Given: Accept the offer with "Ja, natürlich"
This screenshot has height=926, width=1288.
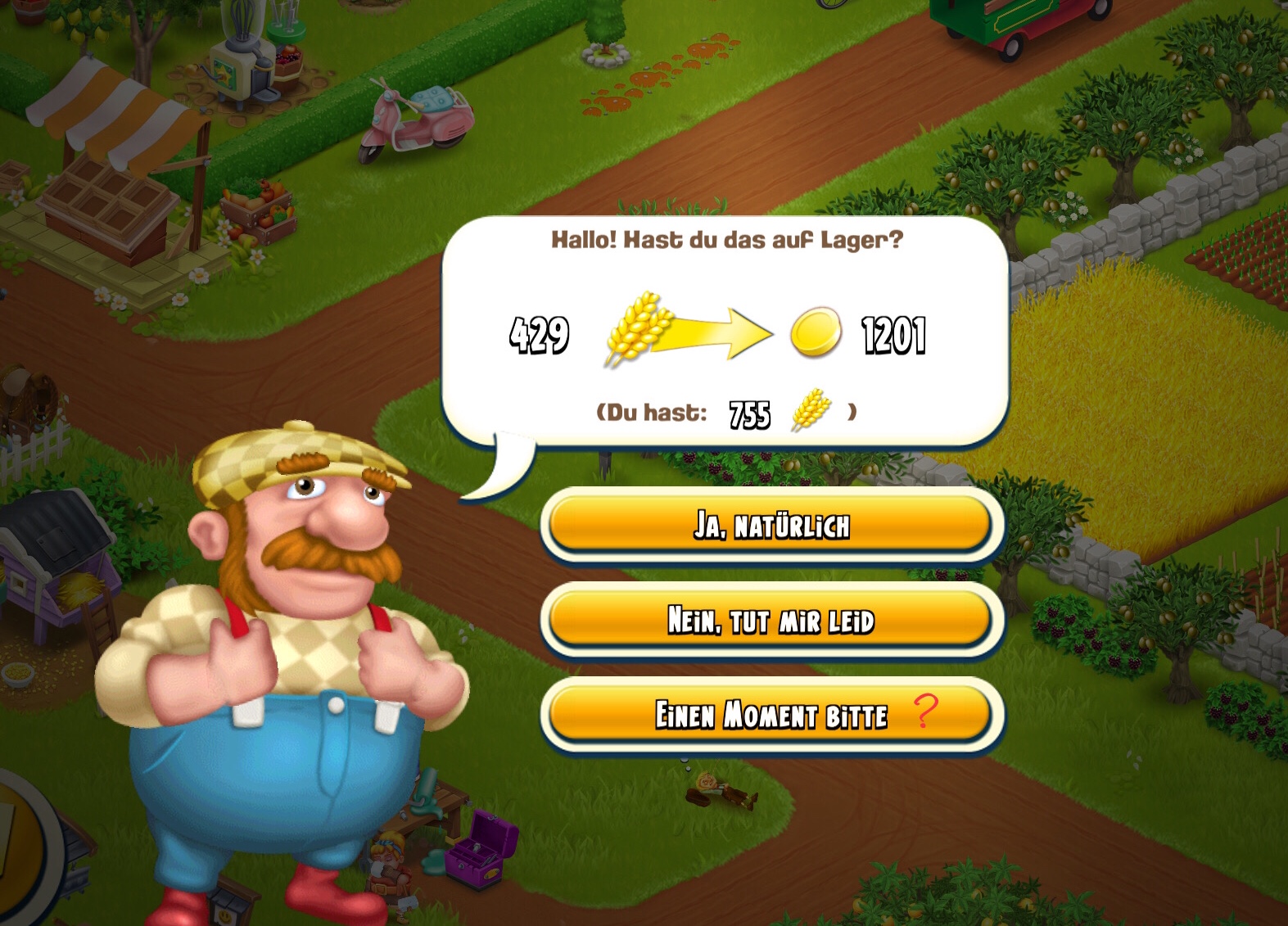Looking at the screenshot, I should pyautogui.click(x=771, y=525).
